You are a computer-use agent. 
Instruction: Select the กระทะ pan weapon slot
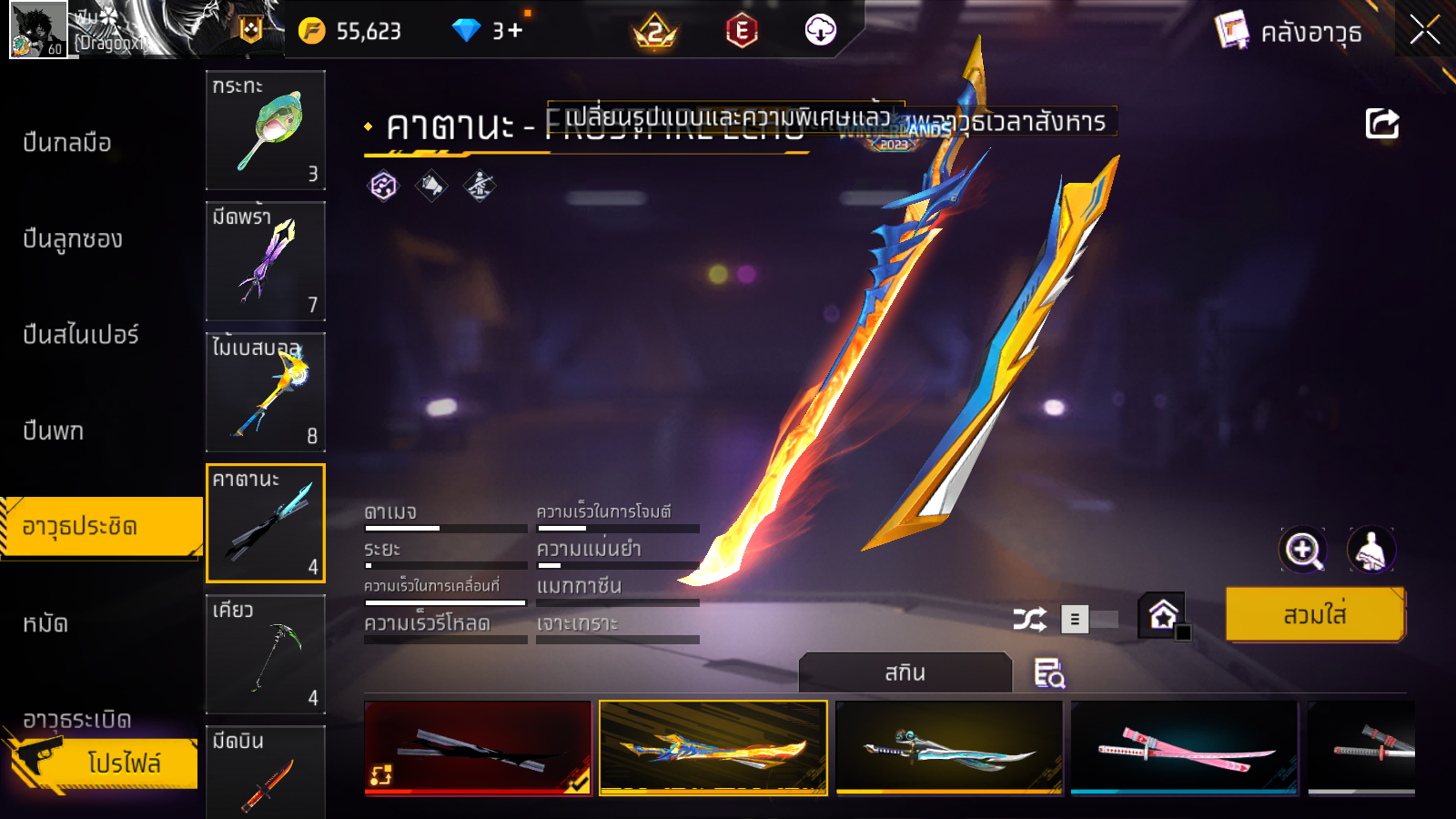tap(265, 130)
